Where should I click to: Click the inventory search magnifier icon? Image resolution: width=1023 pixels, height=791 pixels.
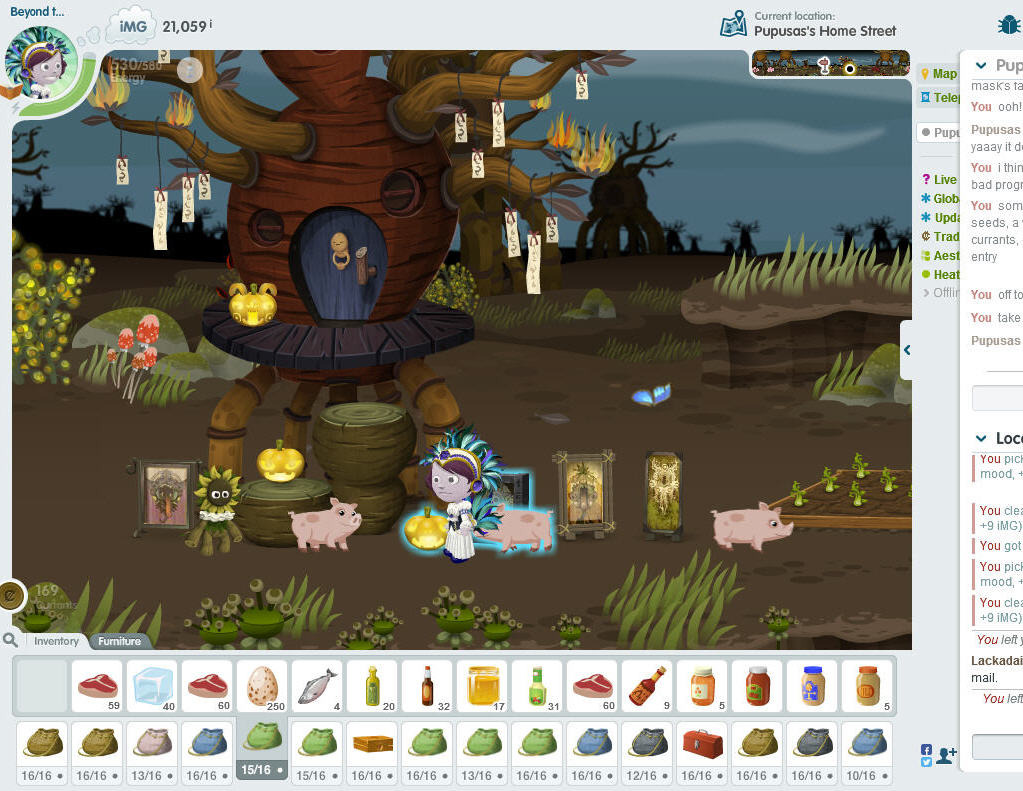(x=10, y=640)
